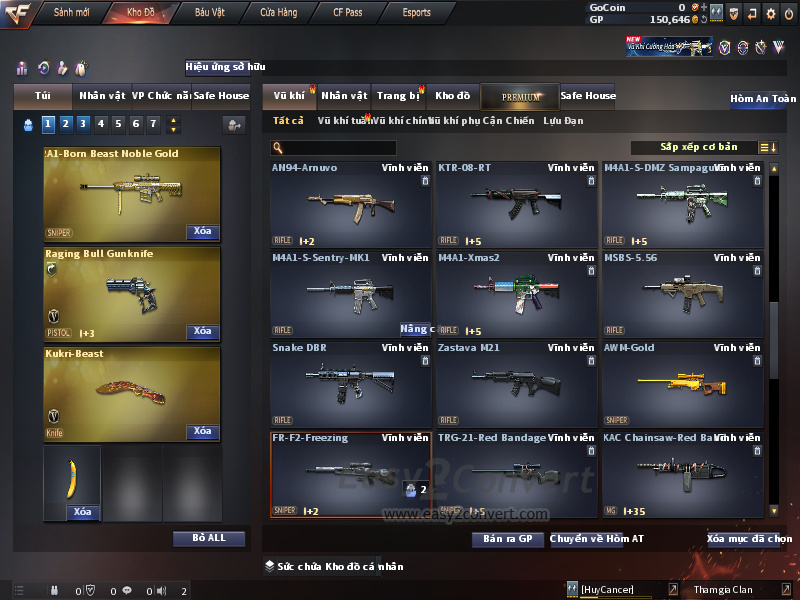Switch to the Nhân vật storage tab
The height and width of the screenshot is (600, 800).
coord(345,96)
